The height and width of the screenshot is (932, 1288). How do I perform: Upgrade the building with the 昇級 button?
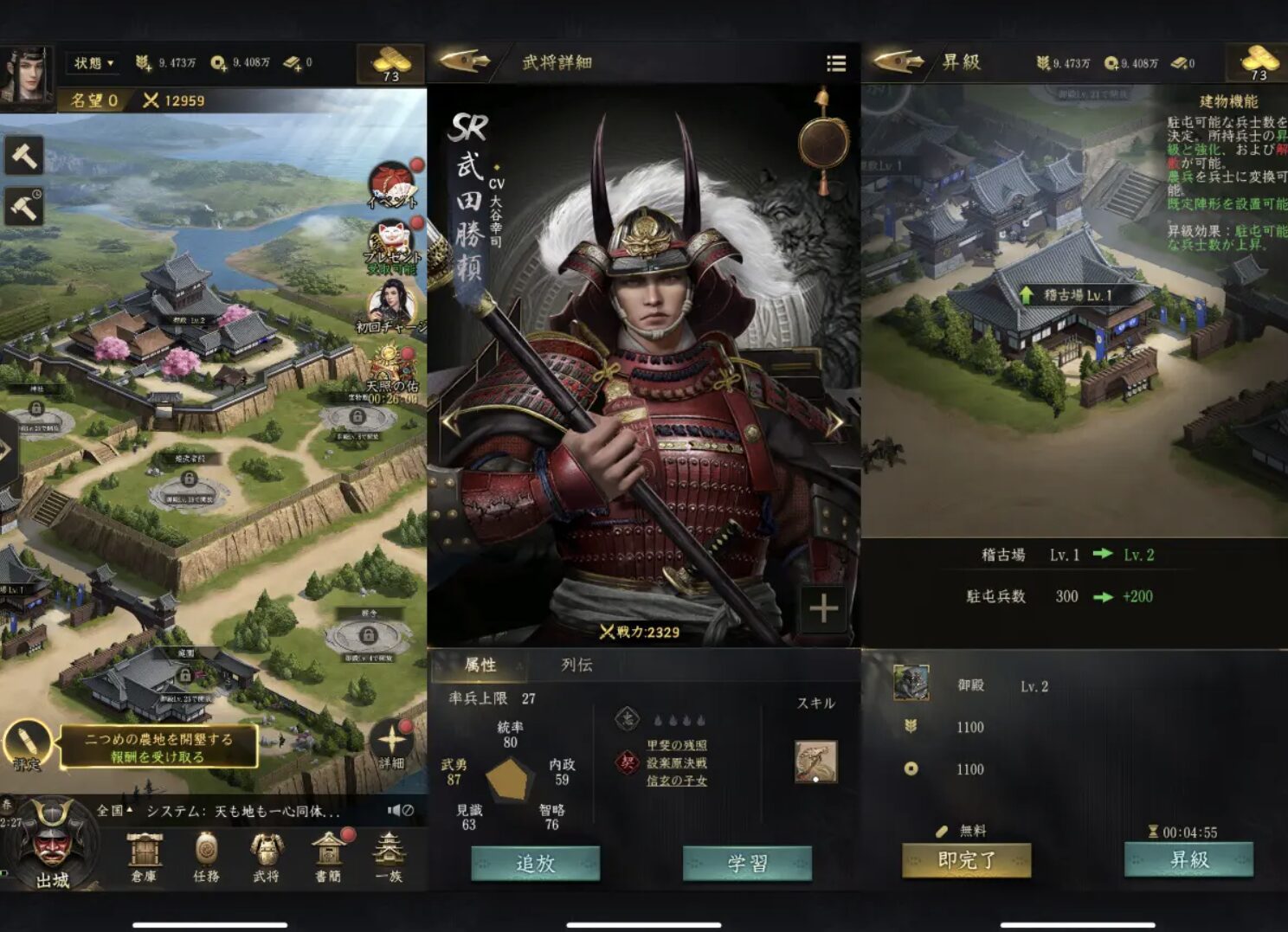tap(1188, 860)
